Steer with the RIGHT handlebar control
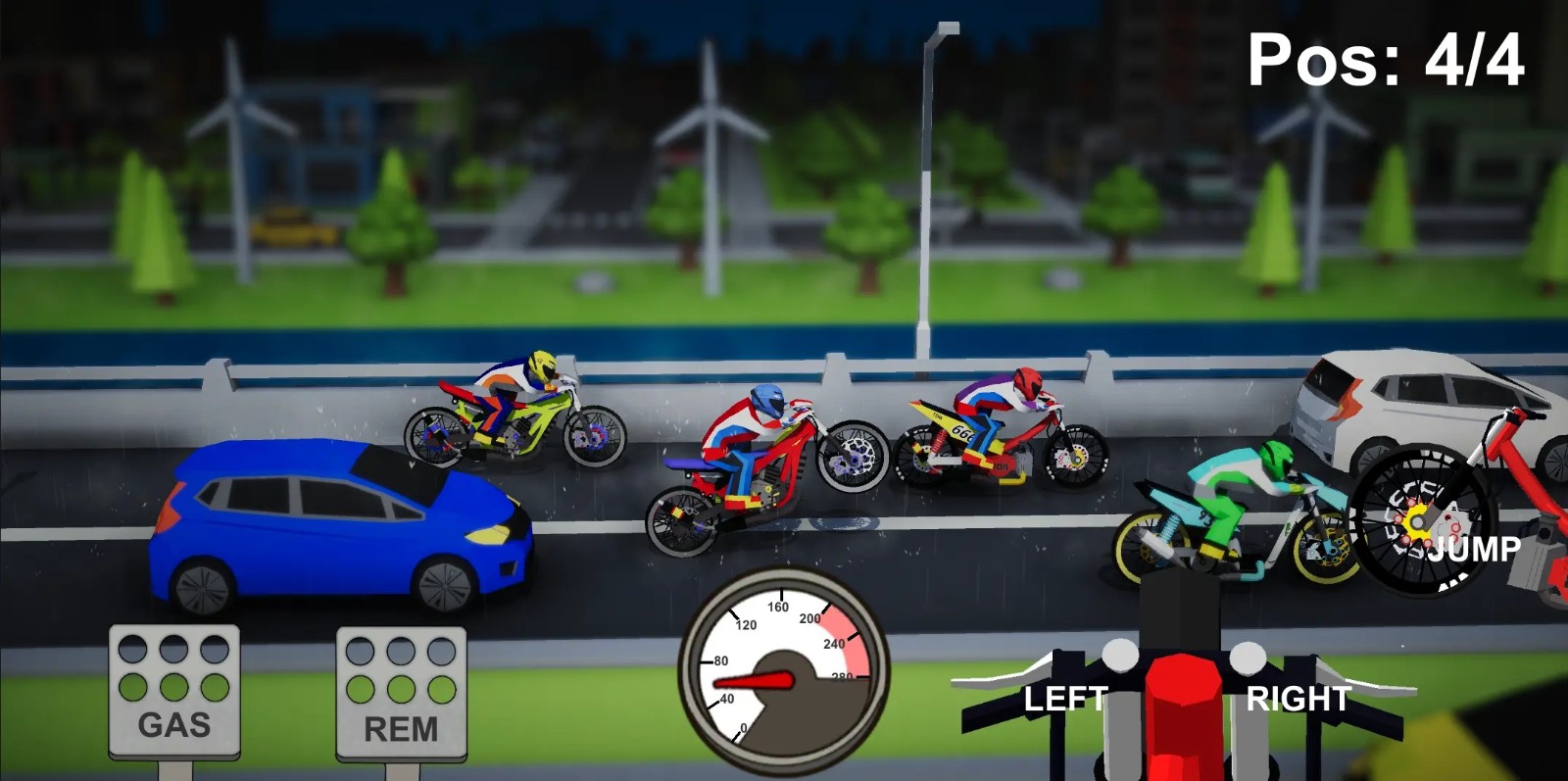Image resolution: width=1568 pixels, height=781 pixels. [1298, 698]
